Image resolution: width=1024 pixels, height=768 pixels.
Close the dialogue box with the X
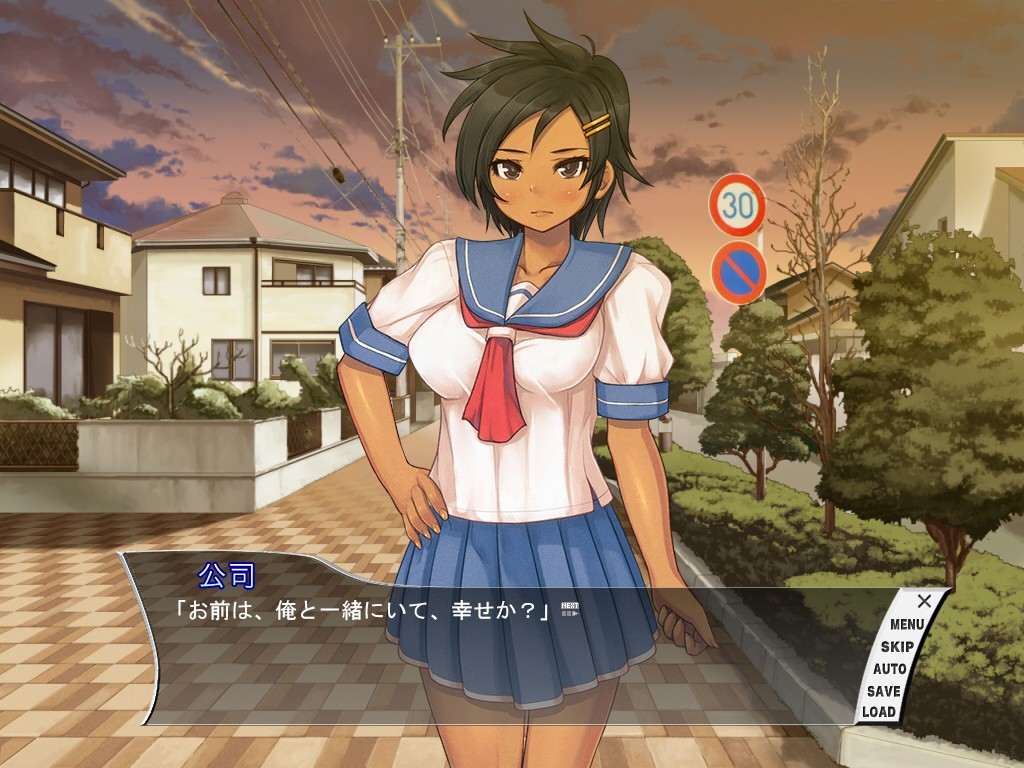(924, 601)
